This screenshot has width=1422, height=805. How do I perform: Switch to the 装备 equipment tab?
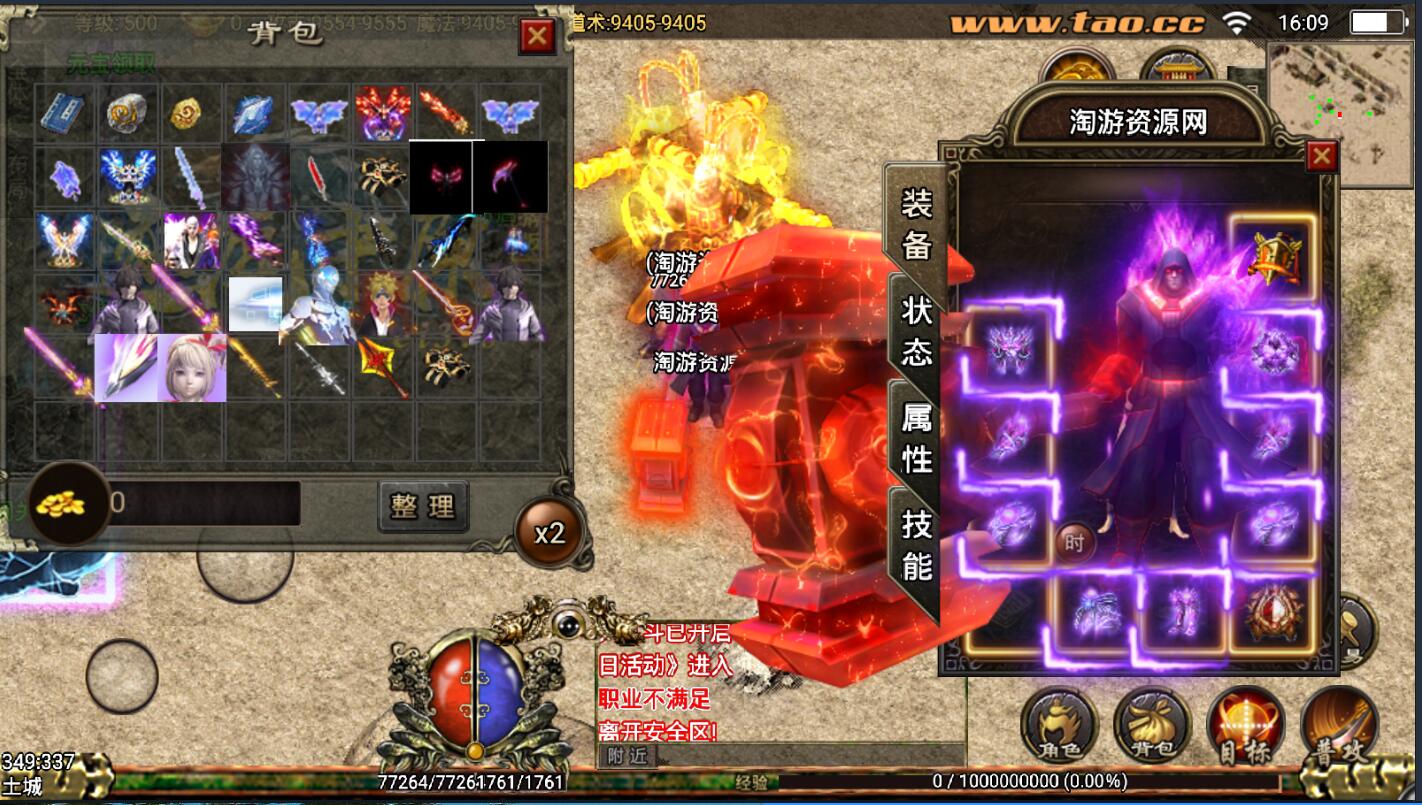click(916, 225)
